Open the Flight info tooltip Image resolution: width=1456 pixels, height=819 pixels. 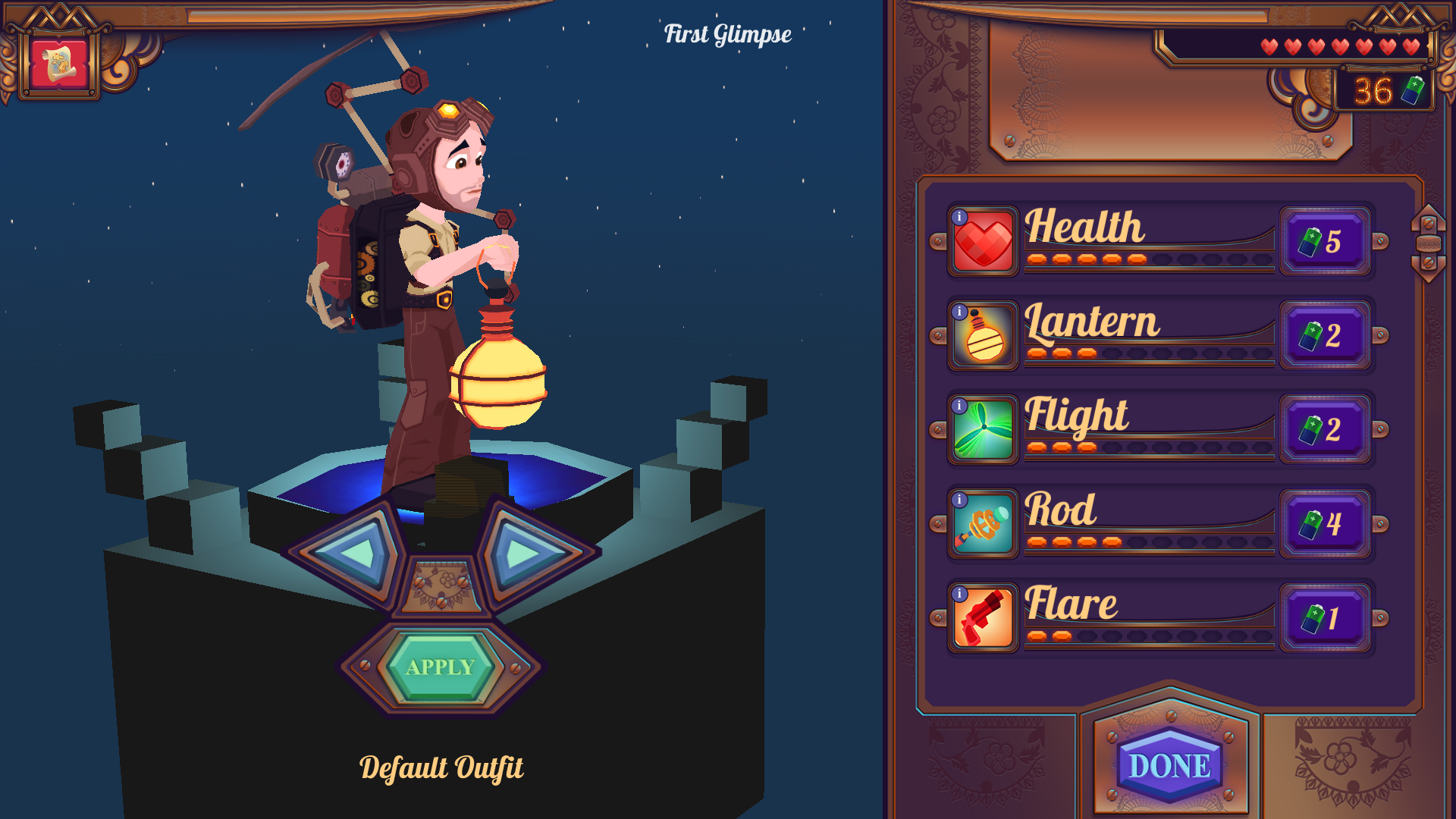tap(960, 405)
